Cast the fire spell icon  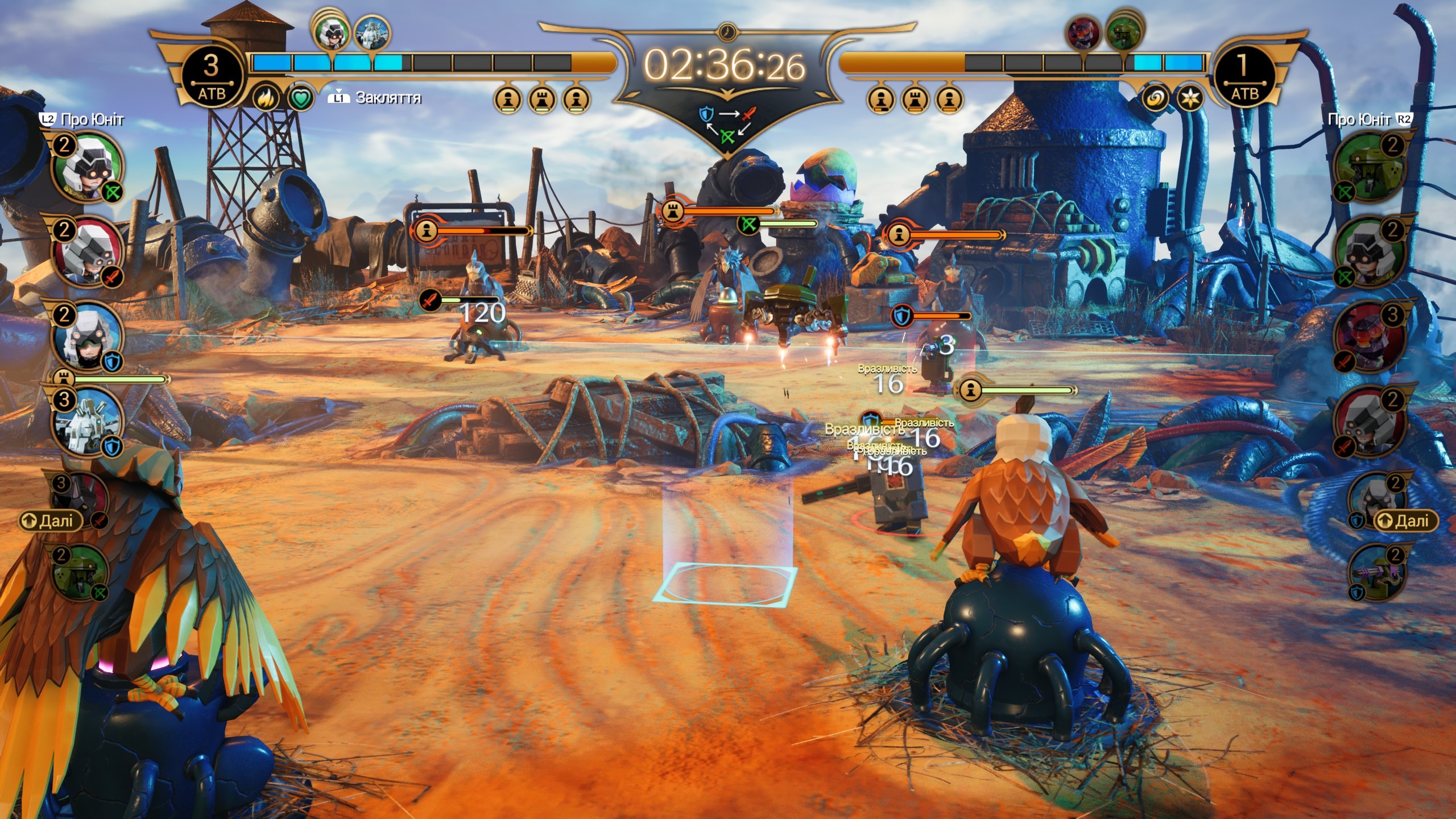(x=266, y=100)
